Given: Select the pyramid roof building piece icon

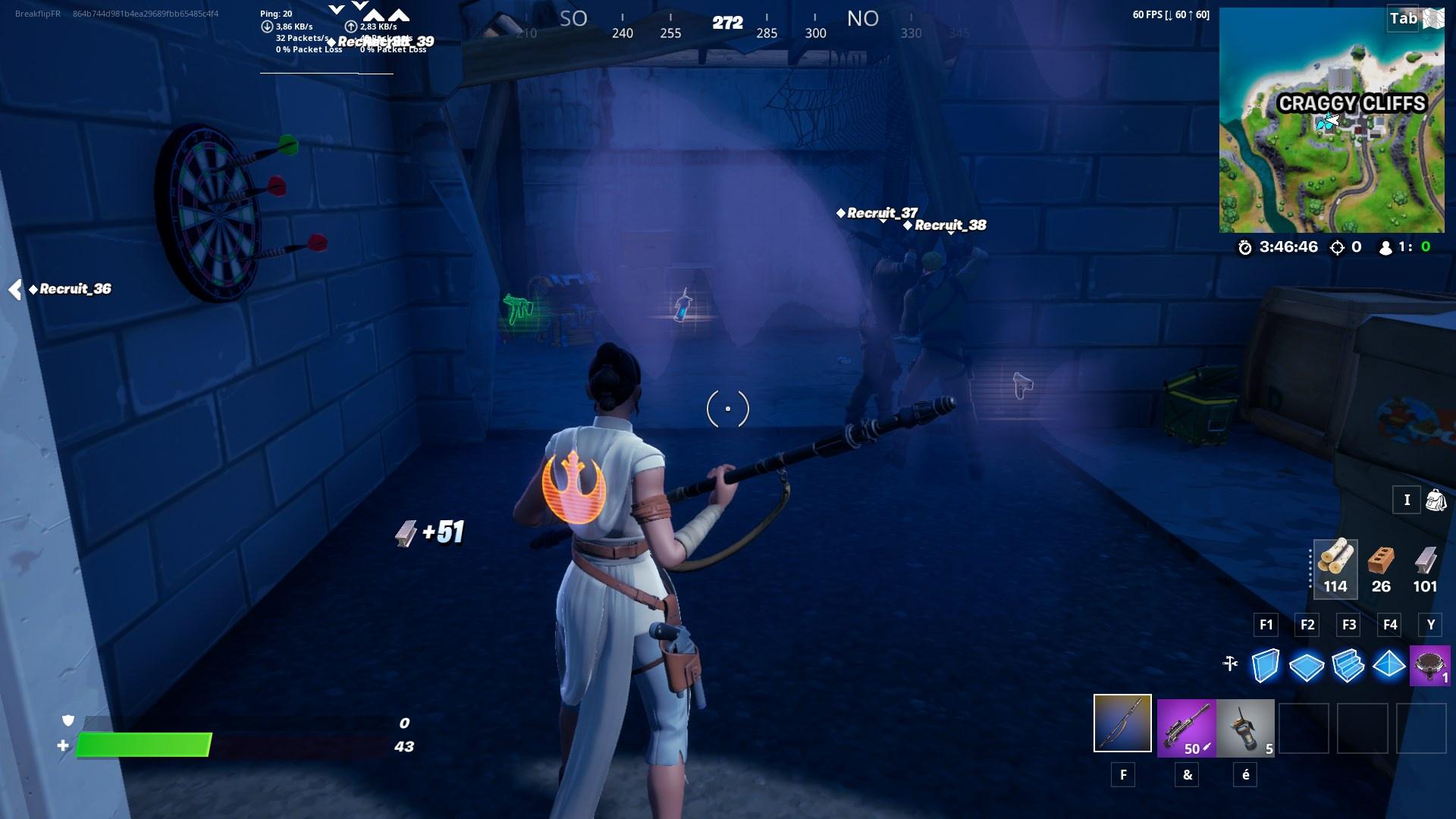Looking at the screenshot, I should [1389, 664].
